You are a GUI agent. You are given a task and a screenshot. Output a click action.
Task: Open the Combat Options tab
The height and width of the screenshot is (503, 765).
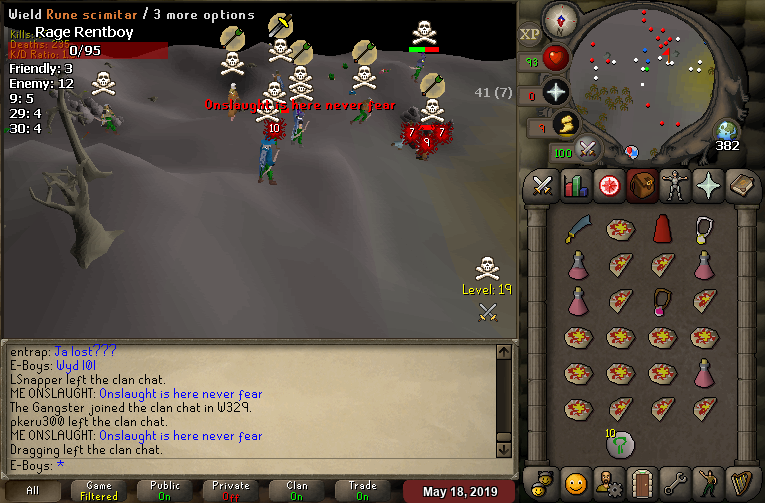pos(543,186)
